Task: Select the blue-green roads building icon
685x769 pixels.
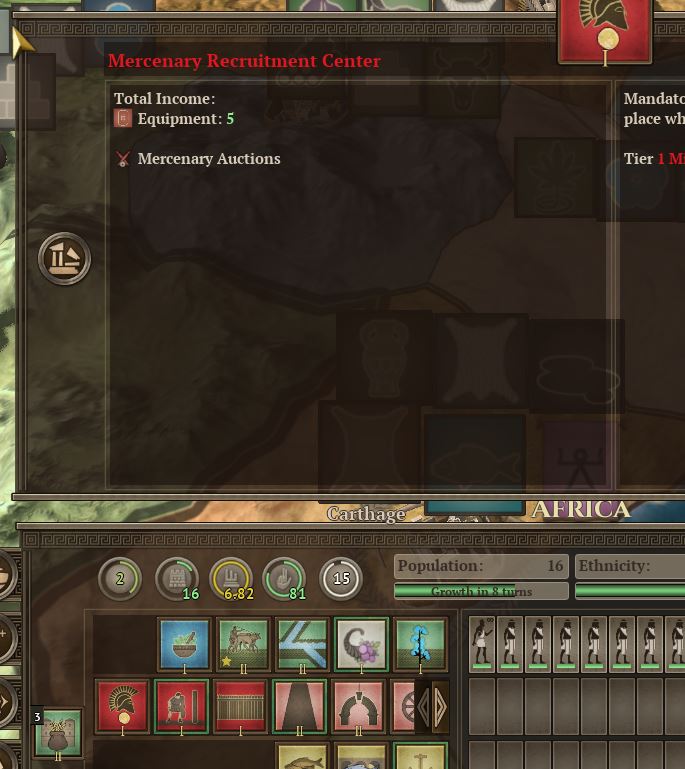Action: pos(302,645)
